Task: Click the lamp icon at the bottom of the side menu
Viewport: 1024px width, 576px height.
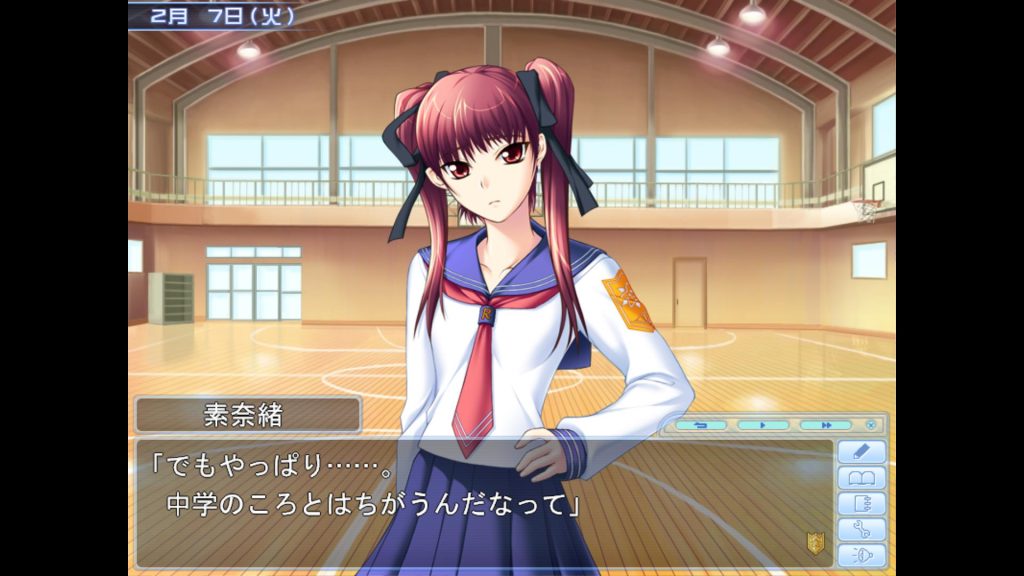Action: coord(861,556)
